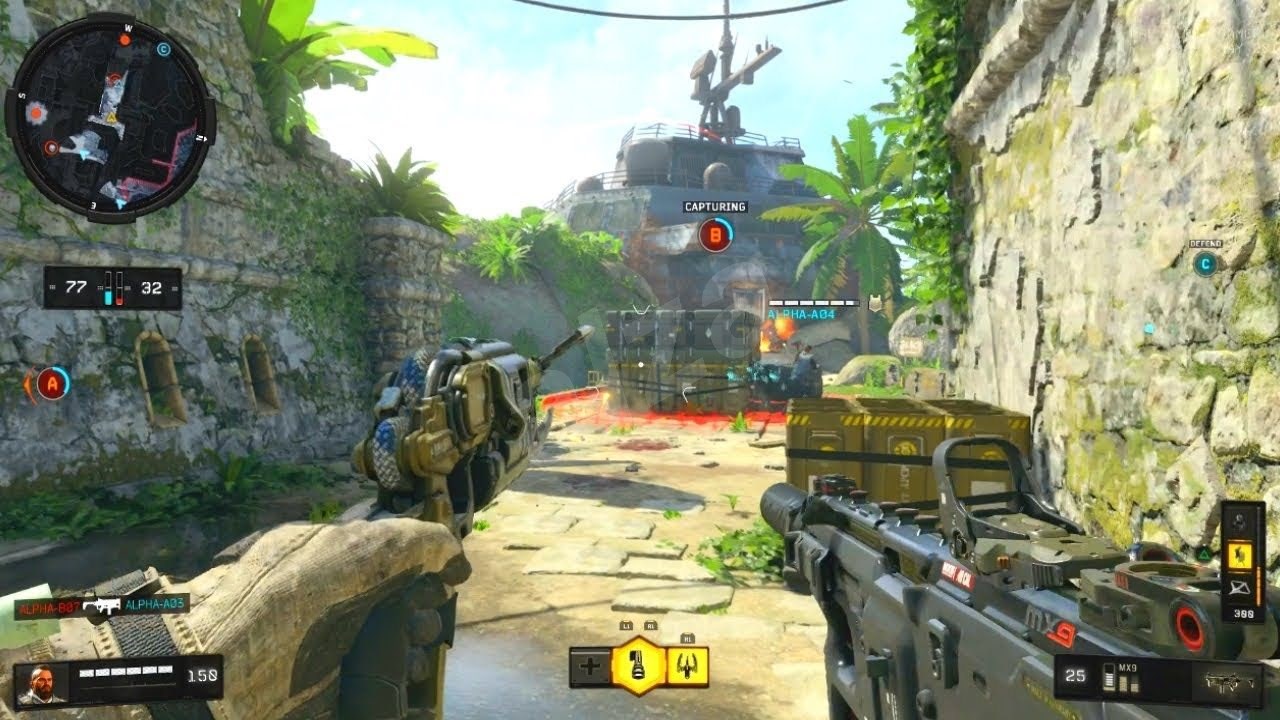The image size is (1280, 720).
Task: Click the operator portrait
Action: pyautogui.click(x=41, y=683)
